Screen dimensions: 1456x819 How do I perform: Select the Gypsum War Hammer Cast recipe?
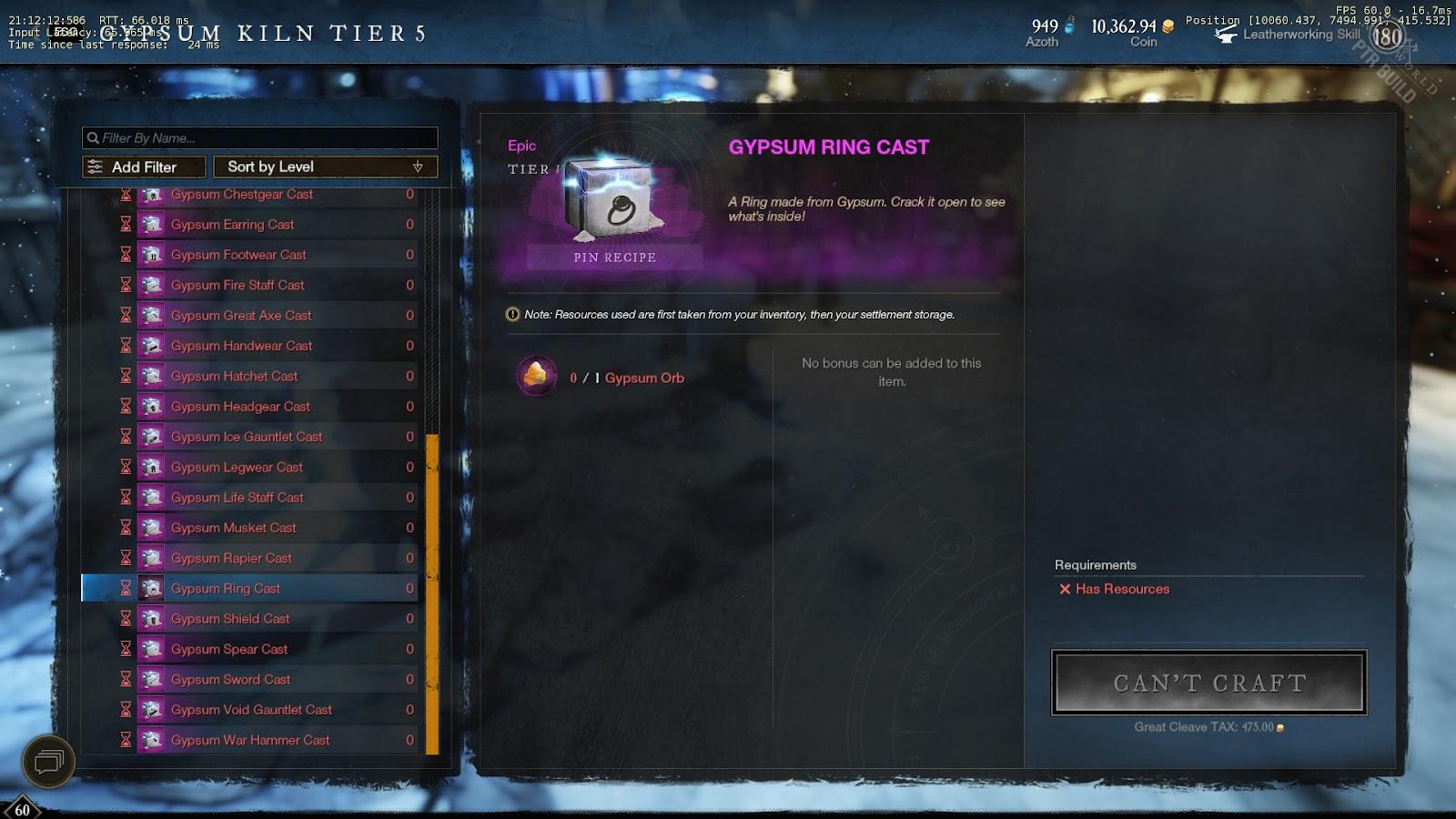[x=250, y=741]
